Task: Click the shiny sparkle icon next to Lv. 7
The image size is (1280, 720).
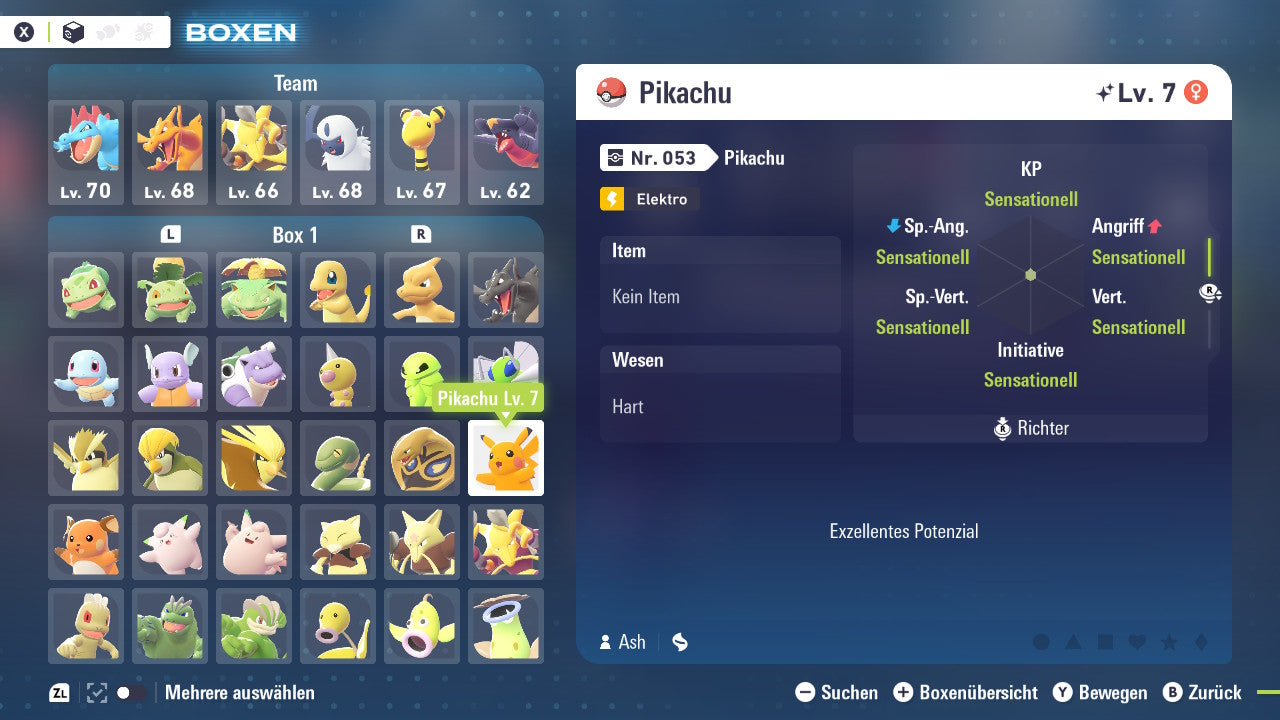Action: coord(1103,90)
